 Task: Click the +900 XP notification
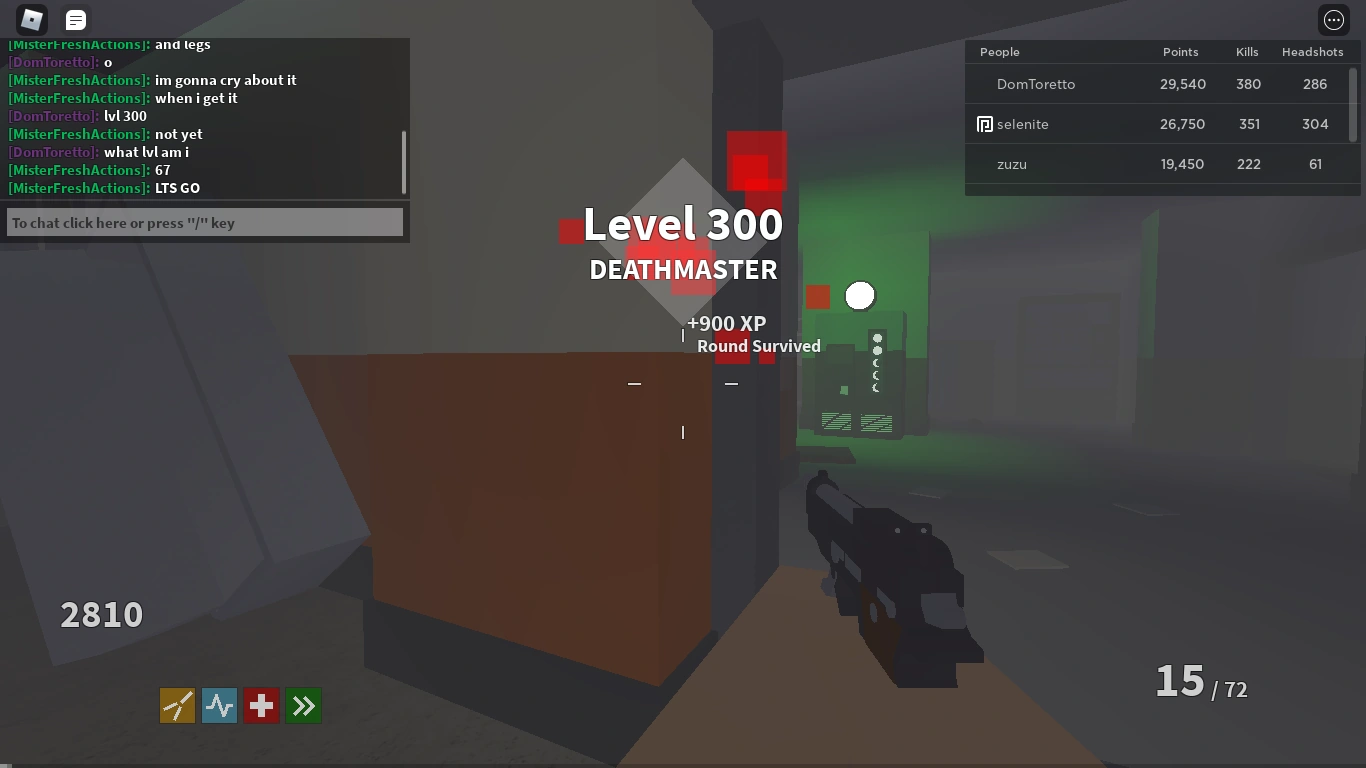(726, 323)
